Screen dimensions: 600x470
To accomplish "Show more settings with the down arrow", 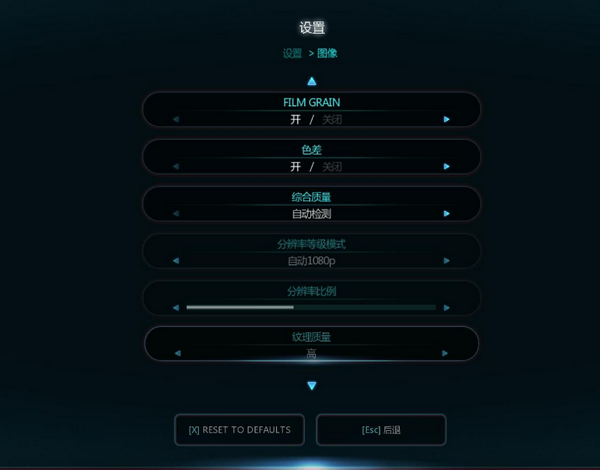I will pyautogui.click(x=312, y=385).
